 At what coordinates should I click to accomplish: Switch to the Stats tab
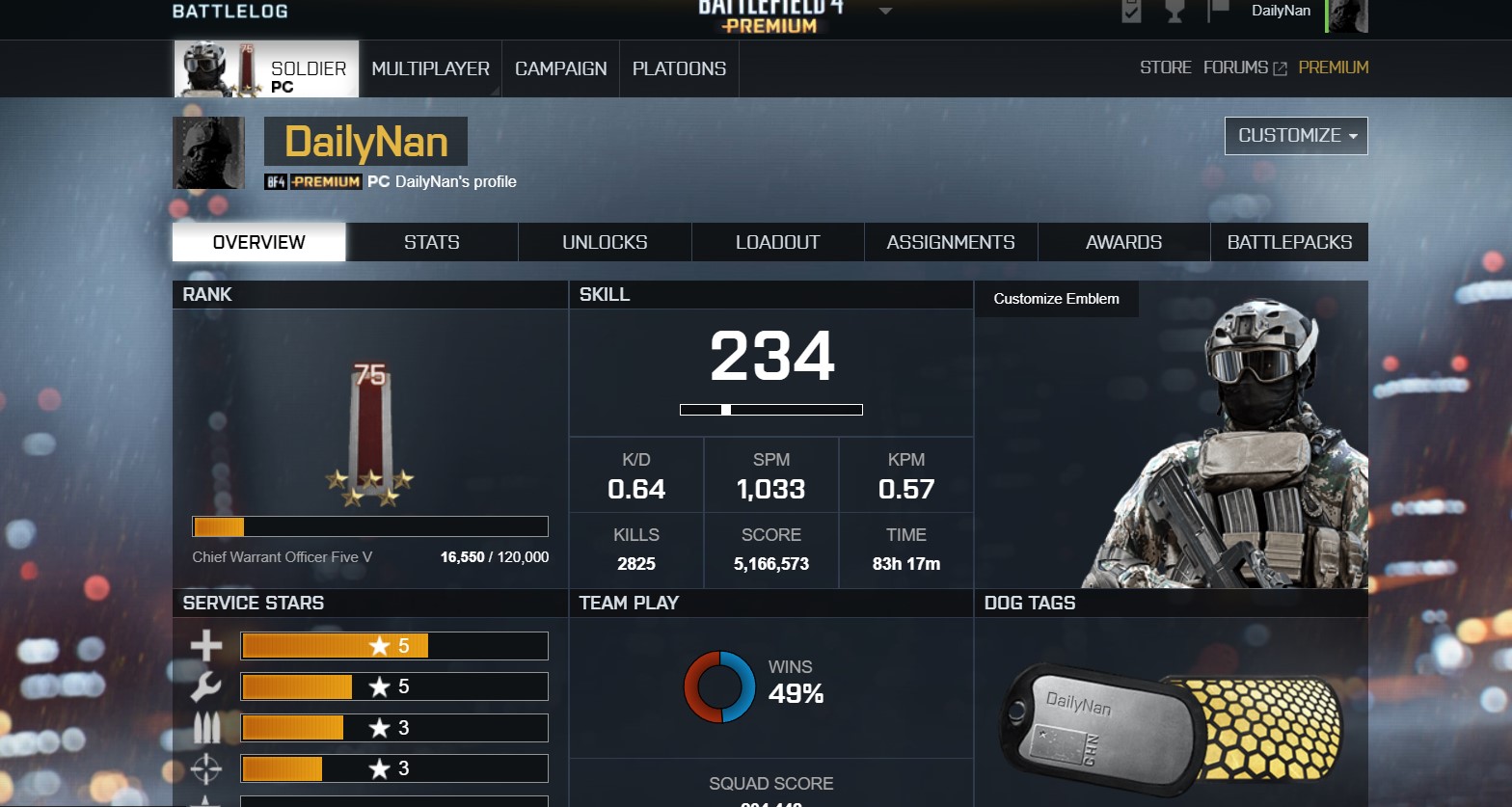431,242
